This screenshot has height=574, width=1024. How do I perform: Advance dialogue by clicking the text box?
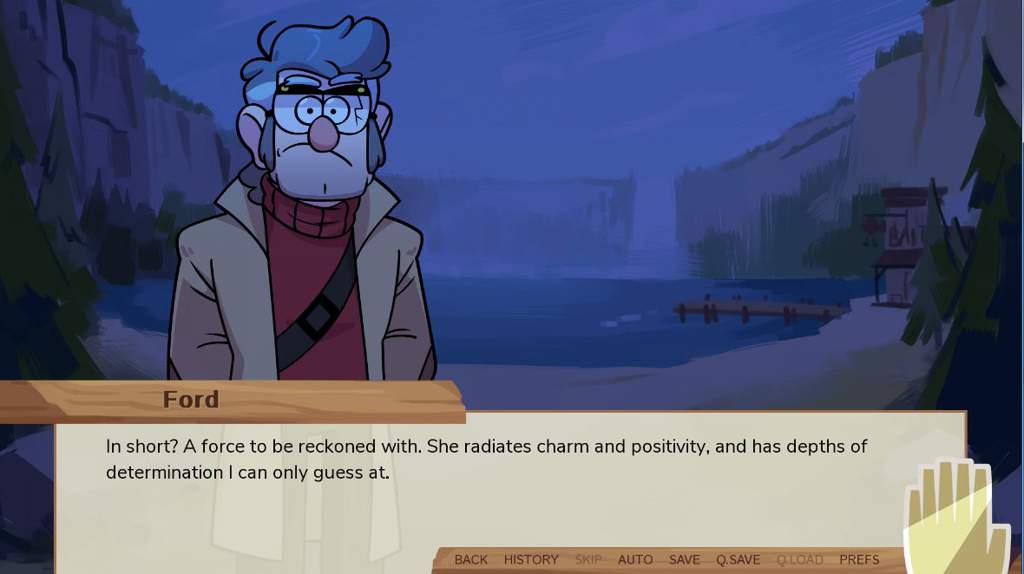(500, 490)
